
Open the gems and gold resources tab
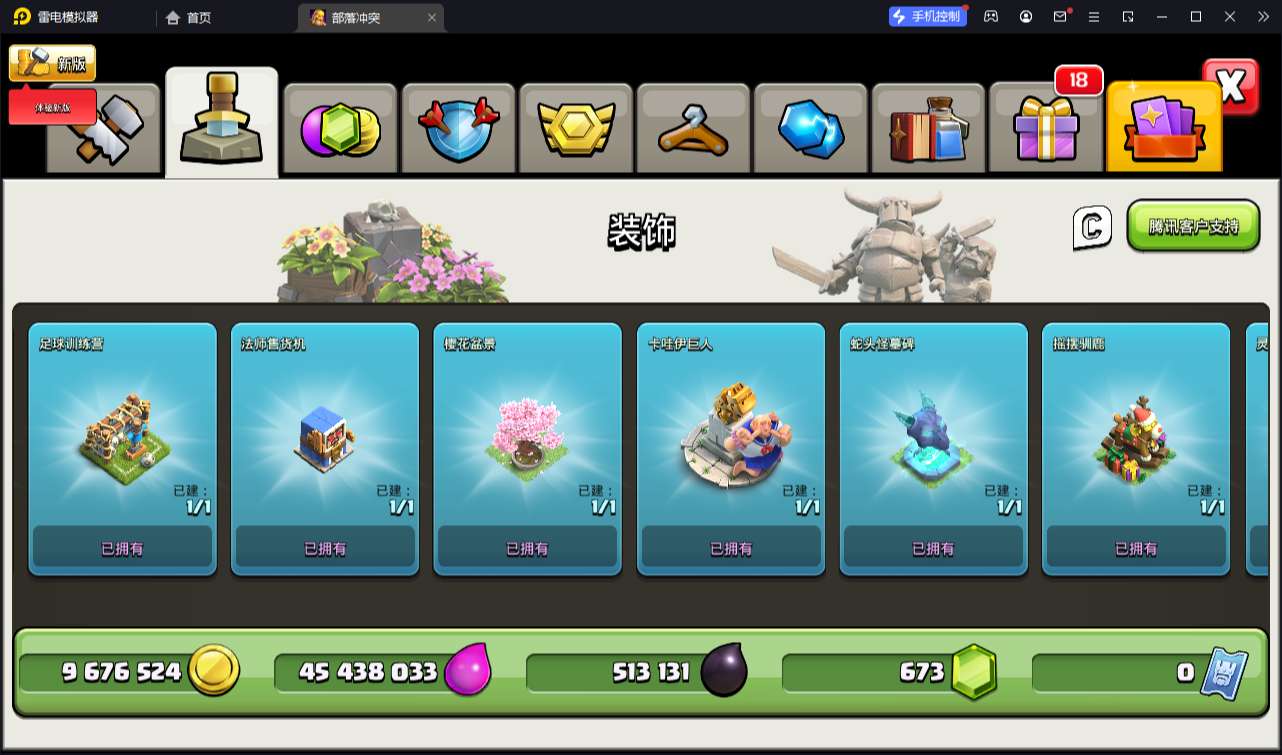point(340,130)
